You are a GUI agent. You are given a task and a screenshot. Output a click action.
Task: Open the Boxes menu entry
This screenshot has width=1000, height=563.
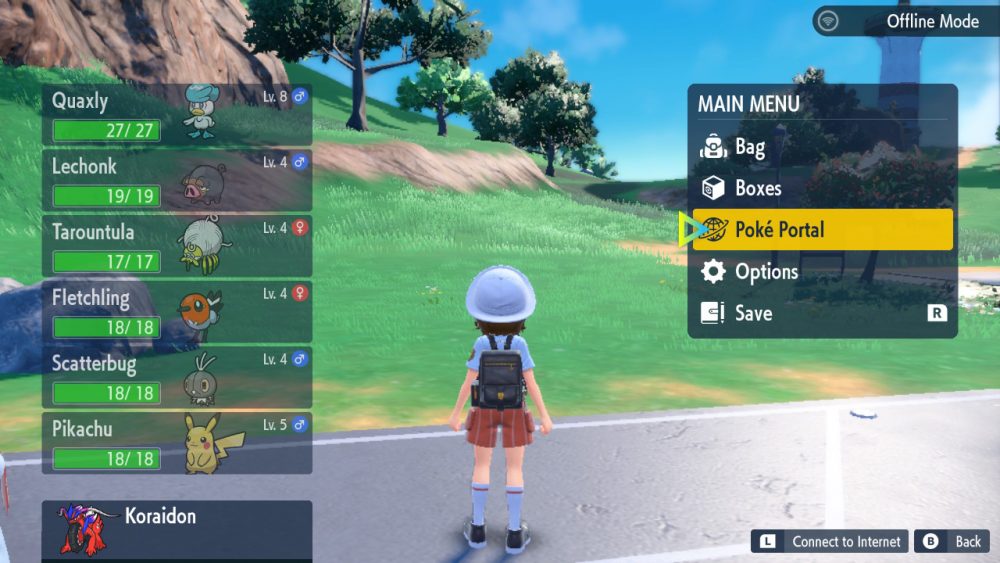[x=822, y=188]
